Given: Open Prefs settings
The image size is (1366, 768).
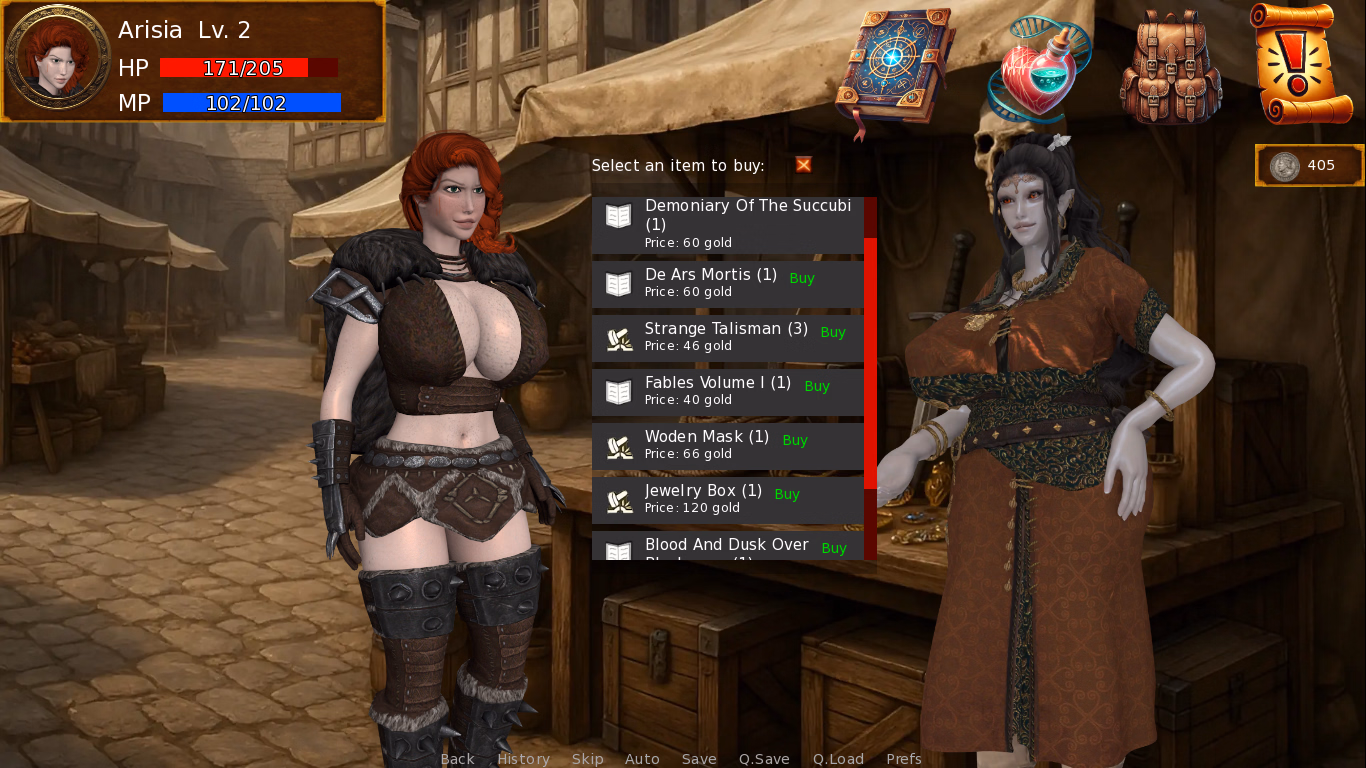Looking at the screenshot, I should (x=904, y=759).
